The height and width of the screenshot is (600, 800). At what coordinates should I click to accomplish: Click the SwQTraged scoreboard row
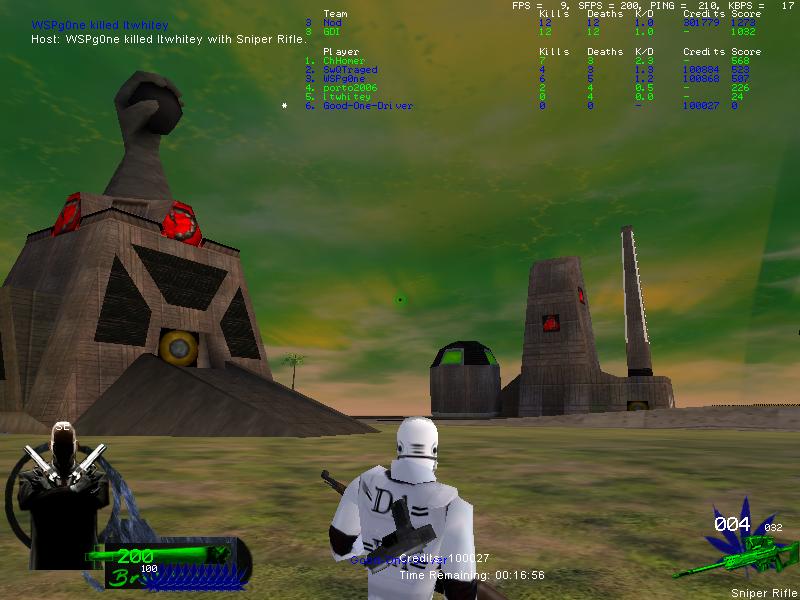click(350, 70)
